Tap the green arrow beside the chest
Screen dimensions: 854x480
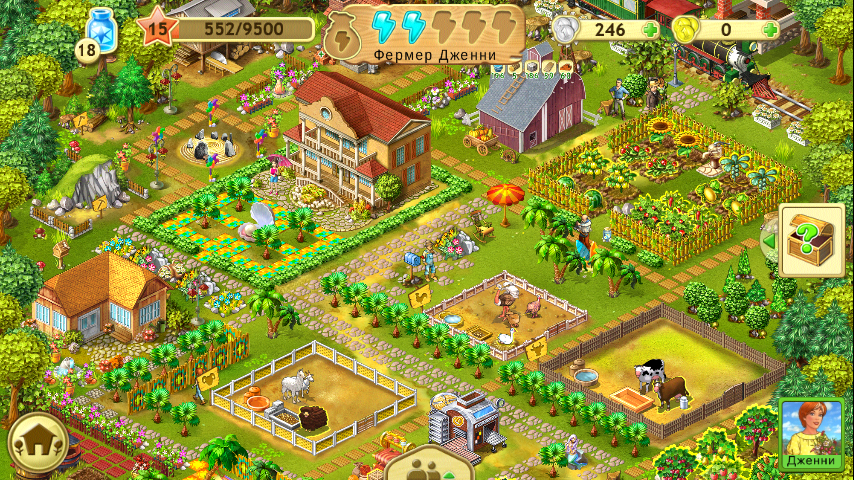tap(768, 242)
